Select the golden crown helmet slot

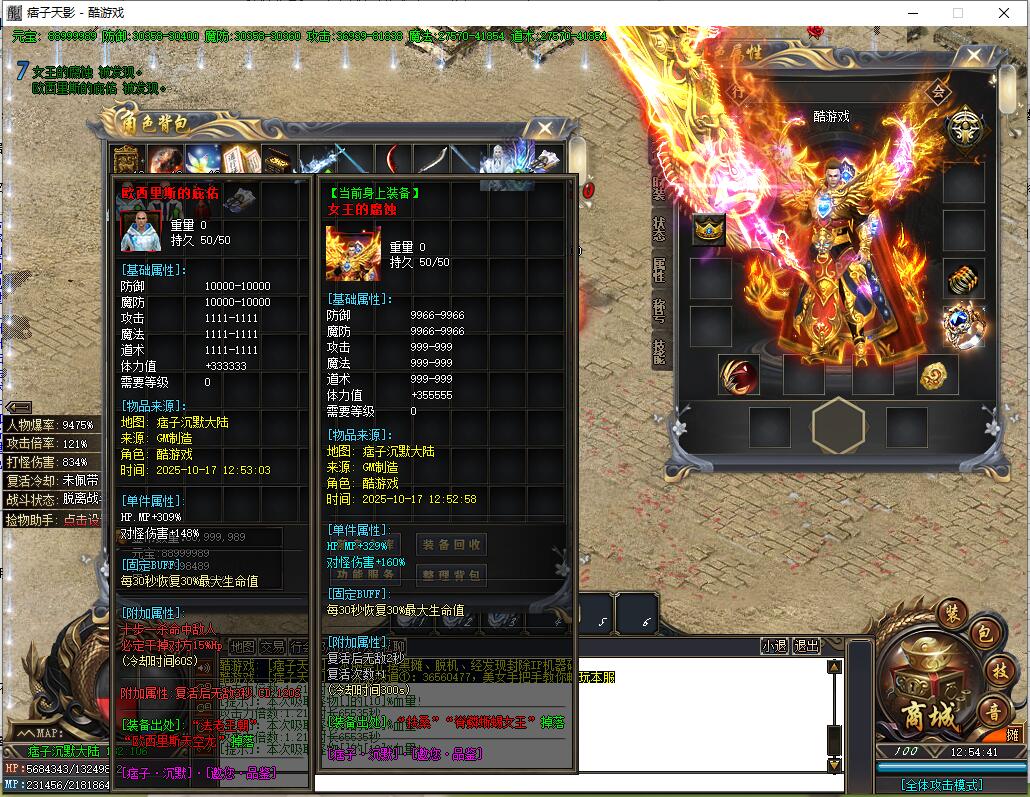coord(710,230)
